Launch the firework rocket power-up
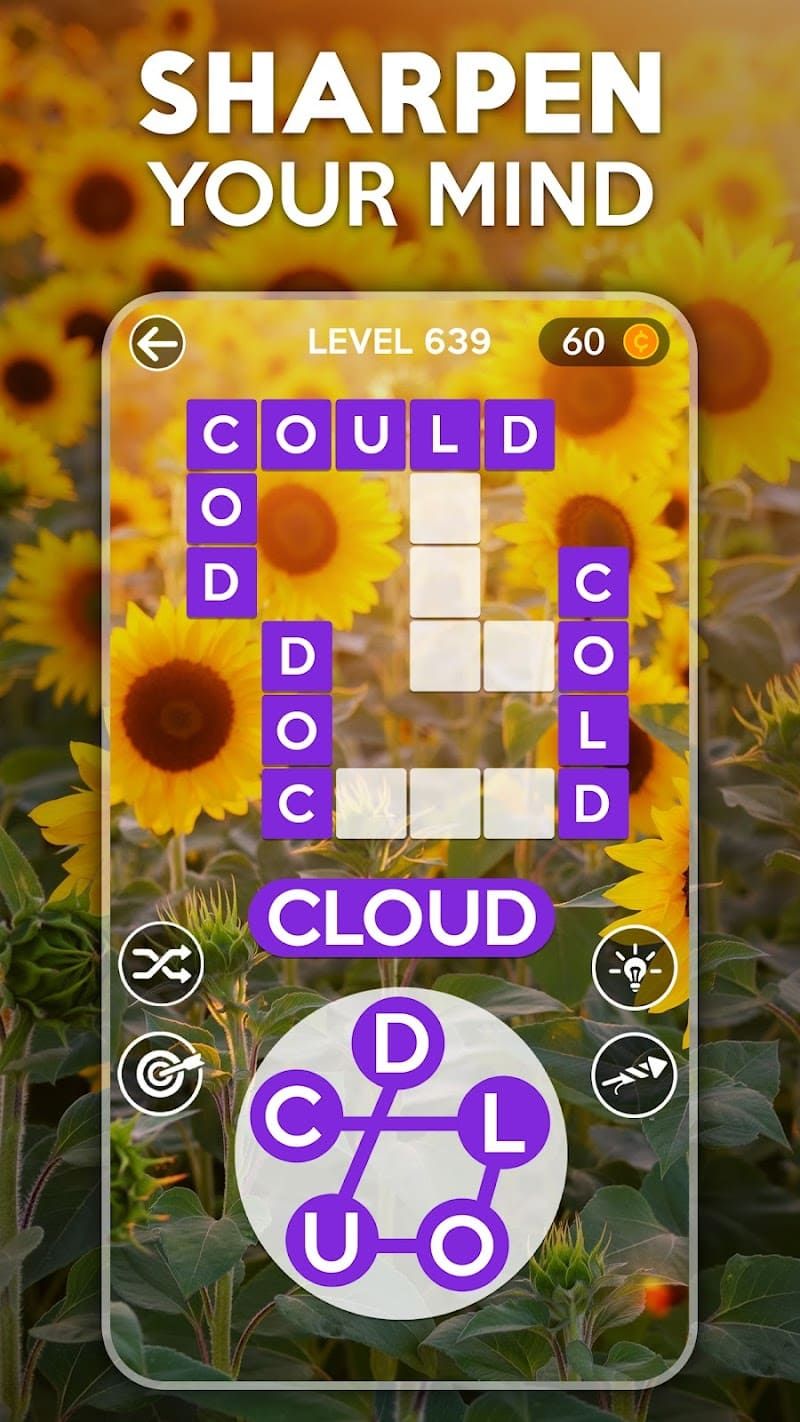This screenshot has width=800, height=1422. pos(633,1075)
